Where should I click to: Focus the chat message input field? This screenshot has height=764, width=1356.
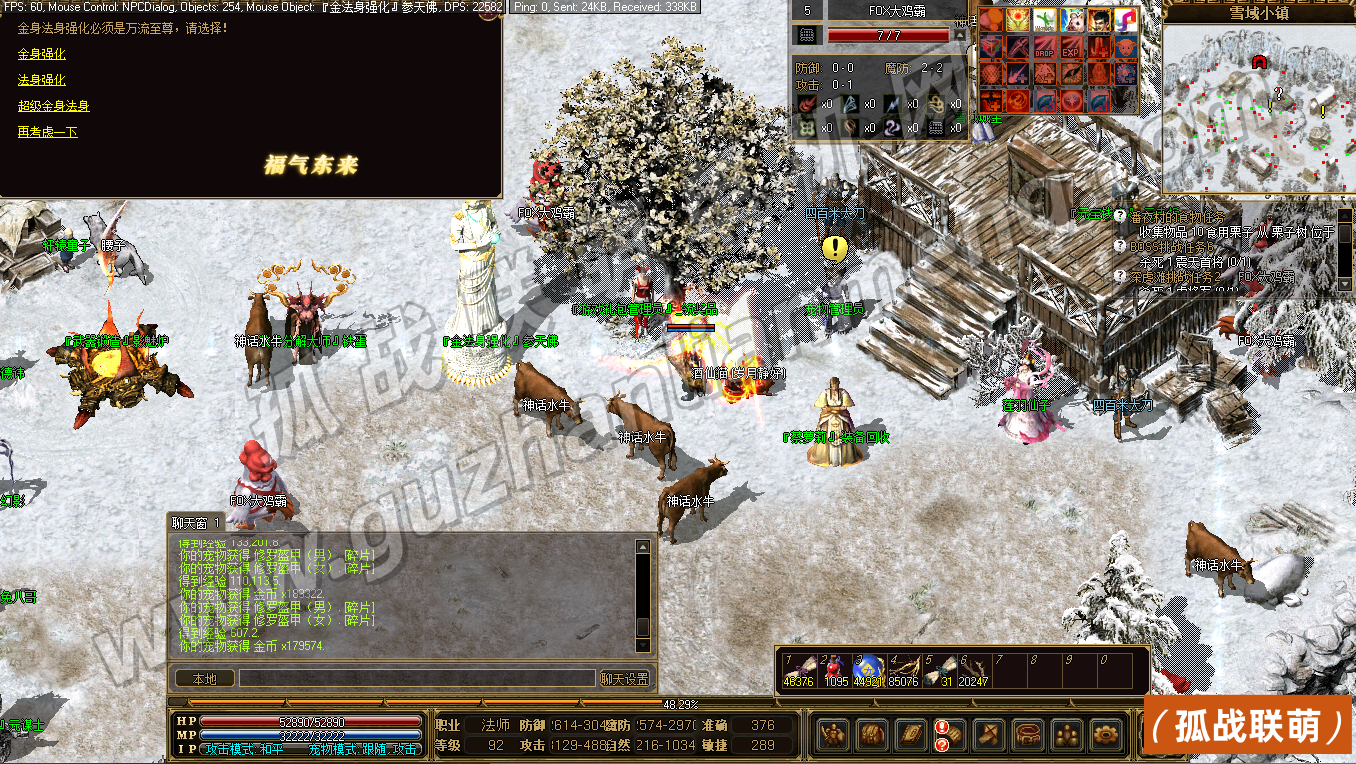[417, 678]
